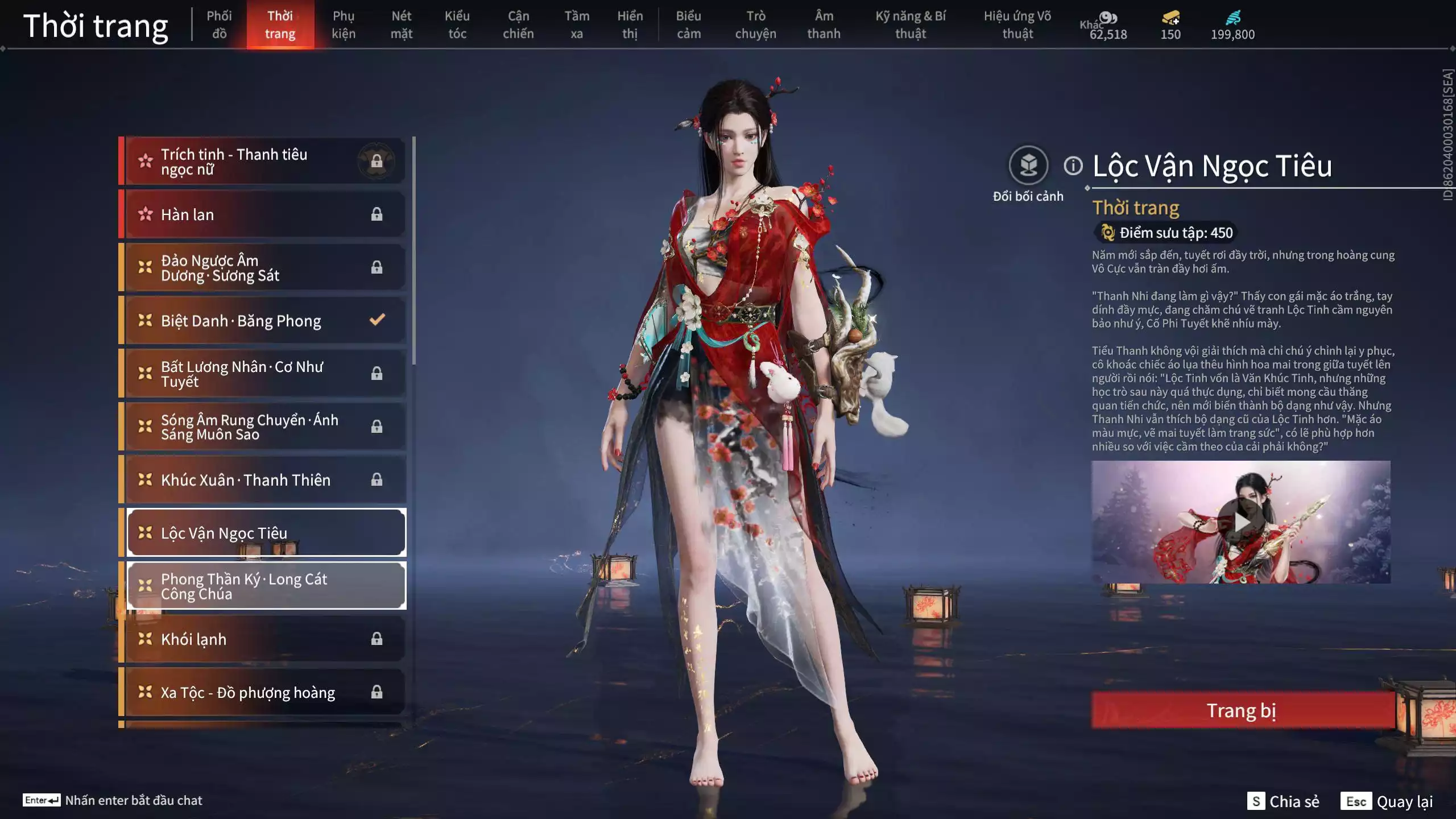Select the Kiểu tóc tab
The height and width of the screenshot is (819, 1456).
click(457, 24)
